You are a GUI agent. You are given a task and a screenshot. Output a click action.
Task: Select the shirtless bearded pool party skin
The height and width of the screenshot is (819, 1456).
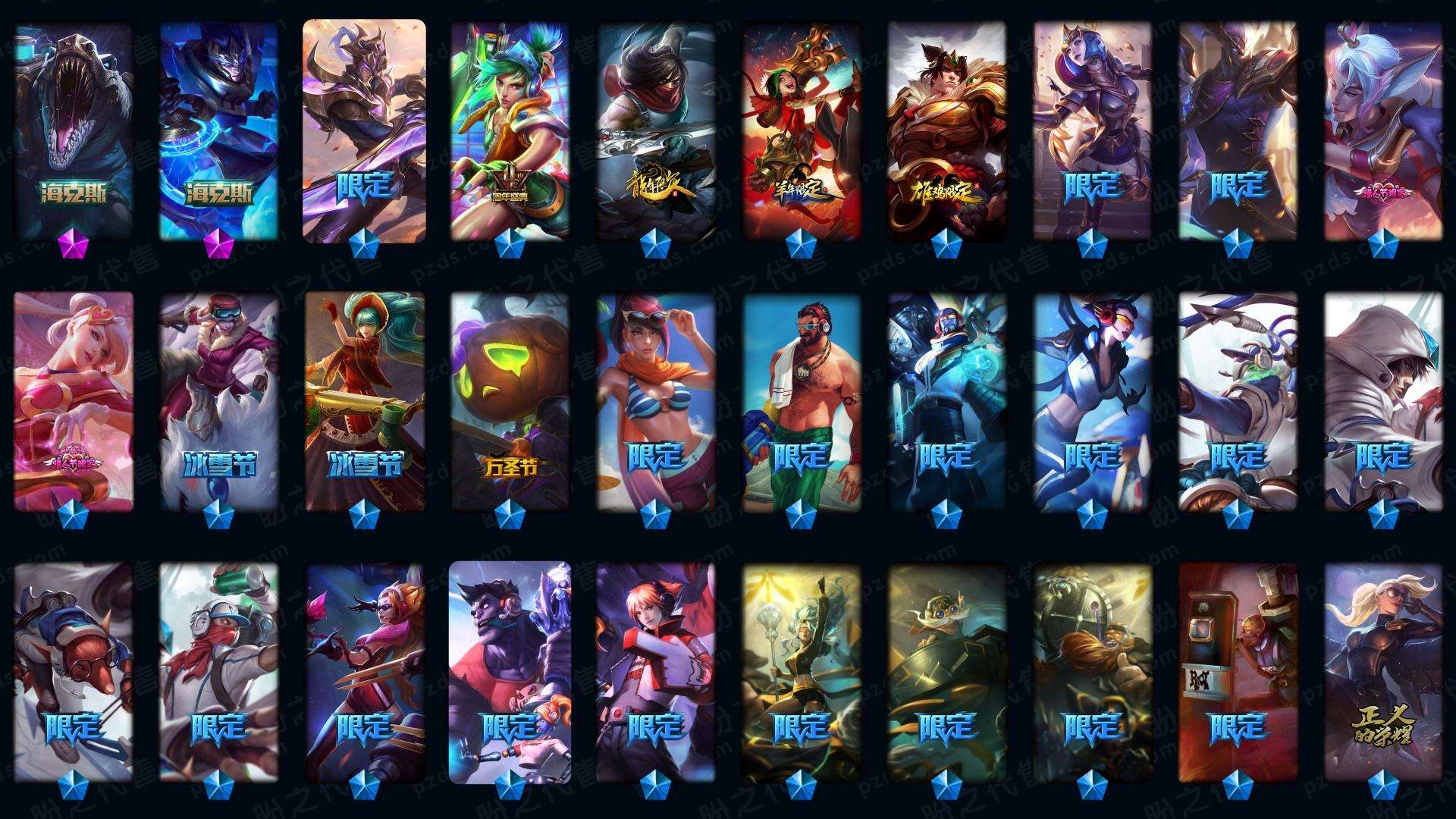click(801, 400)
